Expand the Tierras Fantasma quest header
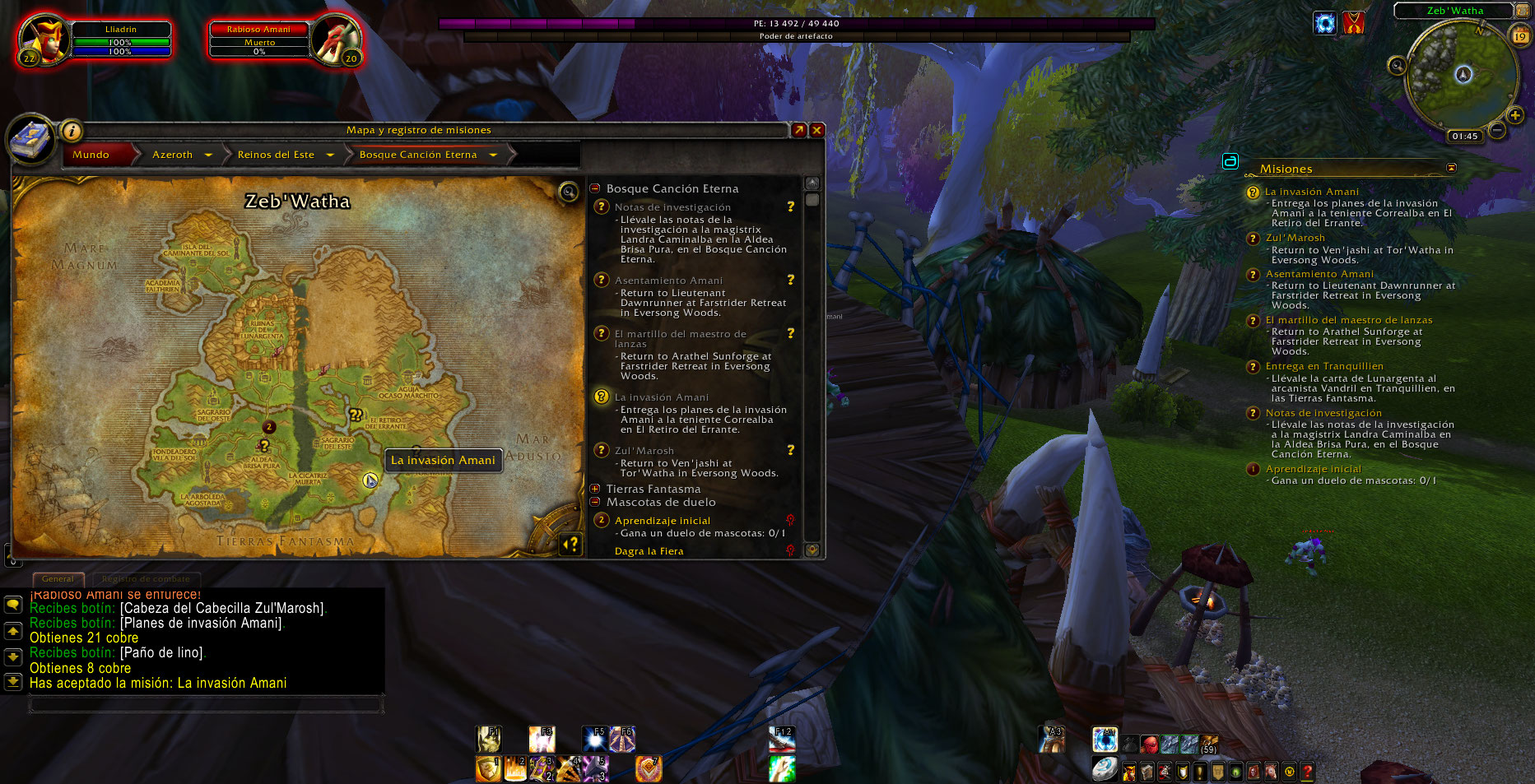The width and height of the screenshot is (1535, 784). [x=595, y=489]
